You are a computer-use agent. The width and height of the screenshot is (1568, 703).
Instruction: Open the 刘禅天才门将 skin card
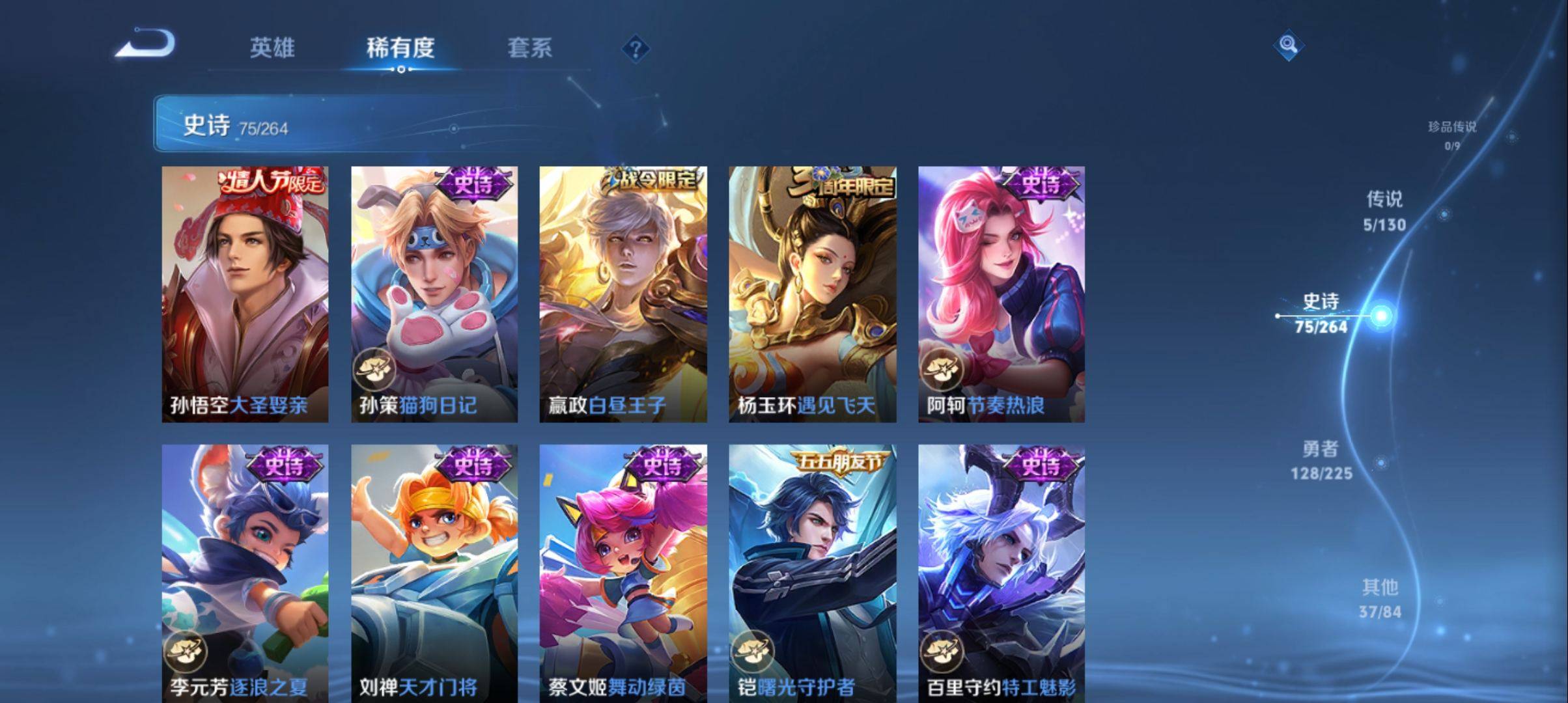(x=433, y=566)
